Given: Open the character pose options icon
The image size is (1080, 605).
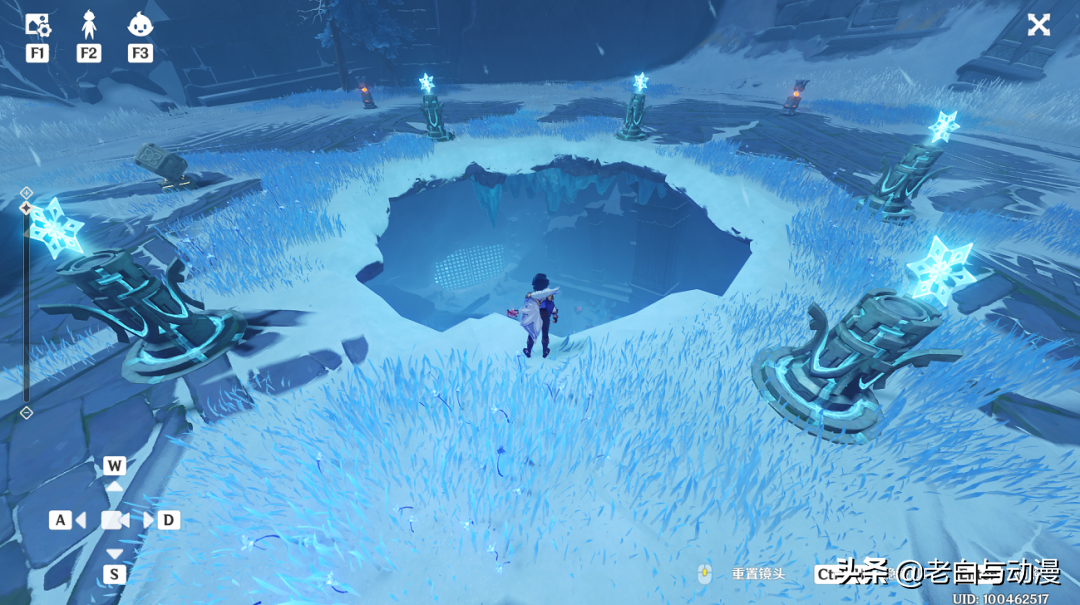Looking at the screenshot, I should pos(88,26).
